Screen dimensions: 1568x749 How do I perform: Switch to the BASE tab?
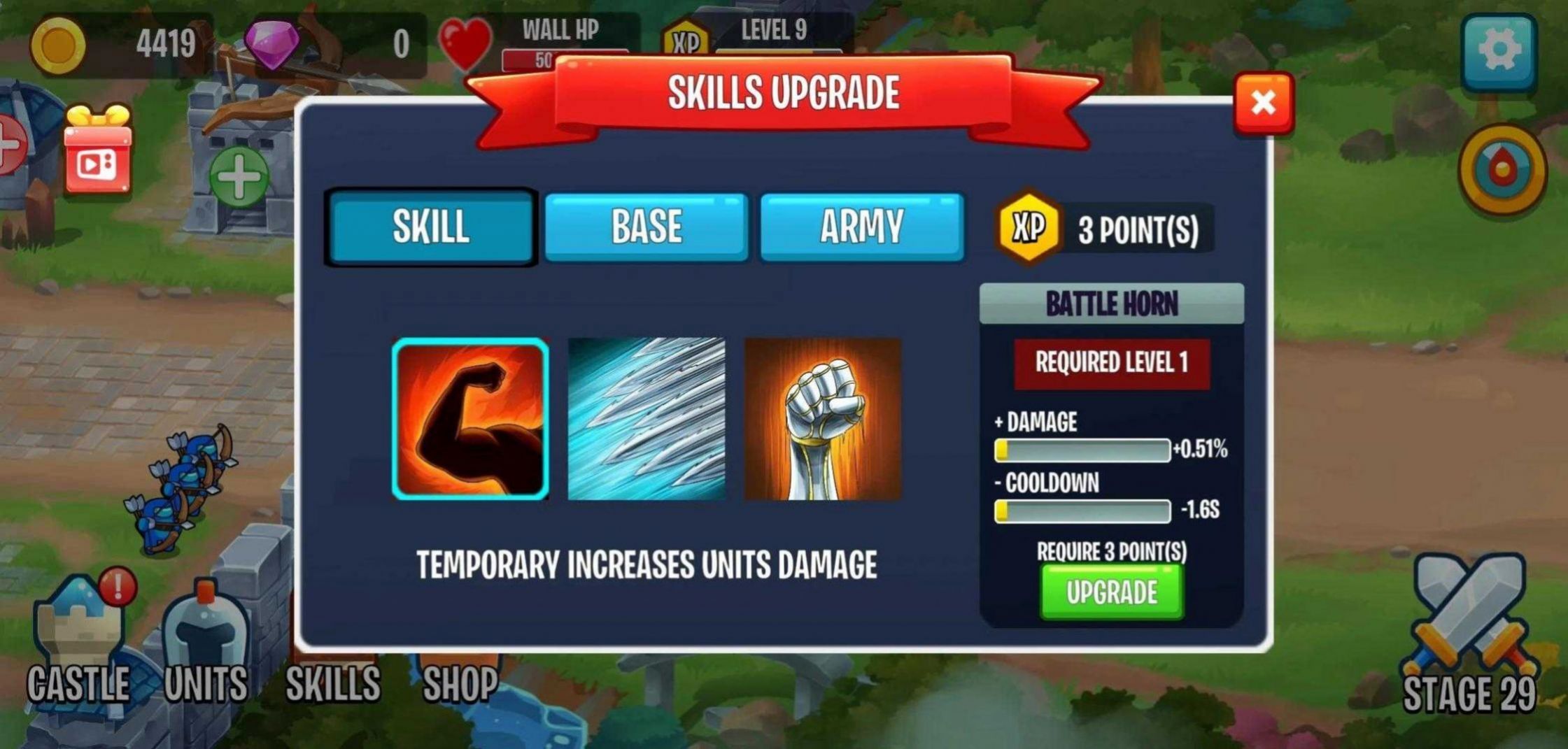coord(647,226)
